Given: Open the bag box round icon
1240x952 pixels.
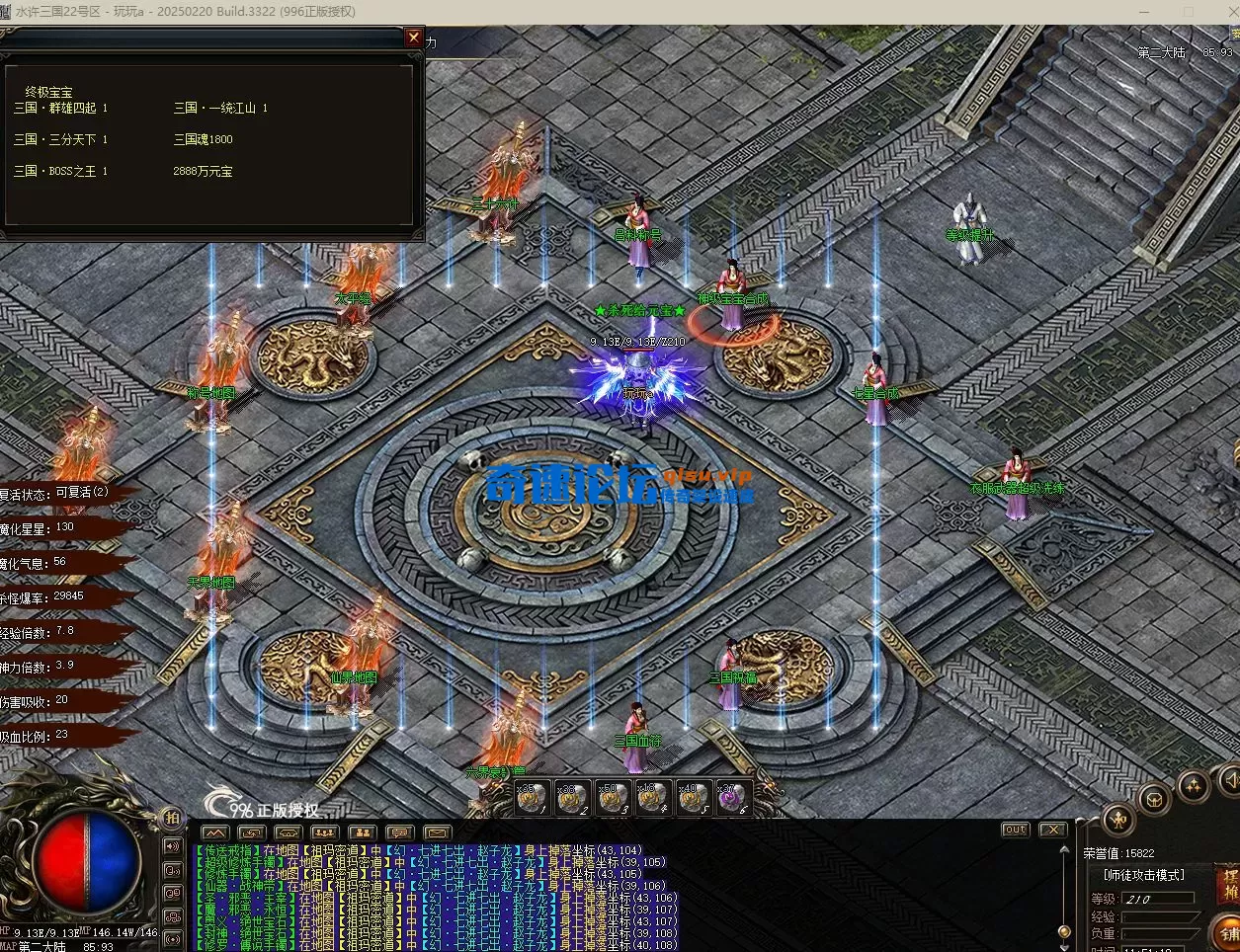Looking at the screenshot, I should [1154, 799].
